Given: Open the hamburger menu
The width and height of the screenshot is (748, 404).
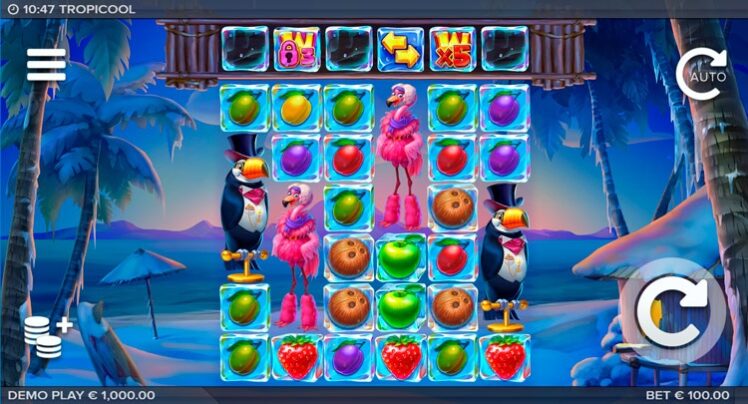Looking at the screenshot, I should coord(46,65).
